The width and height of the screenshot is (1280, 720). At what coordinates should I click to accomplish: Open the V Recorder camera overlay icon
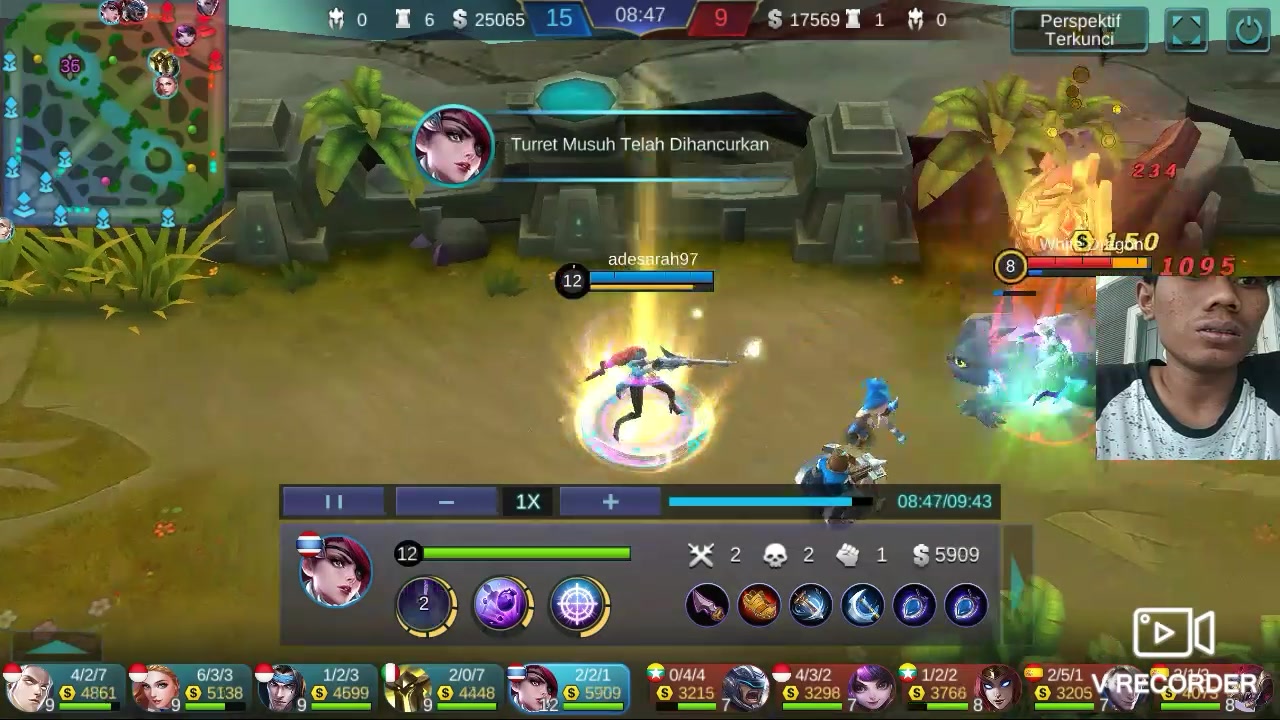tap(1172, 633)
